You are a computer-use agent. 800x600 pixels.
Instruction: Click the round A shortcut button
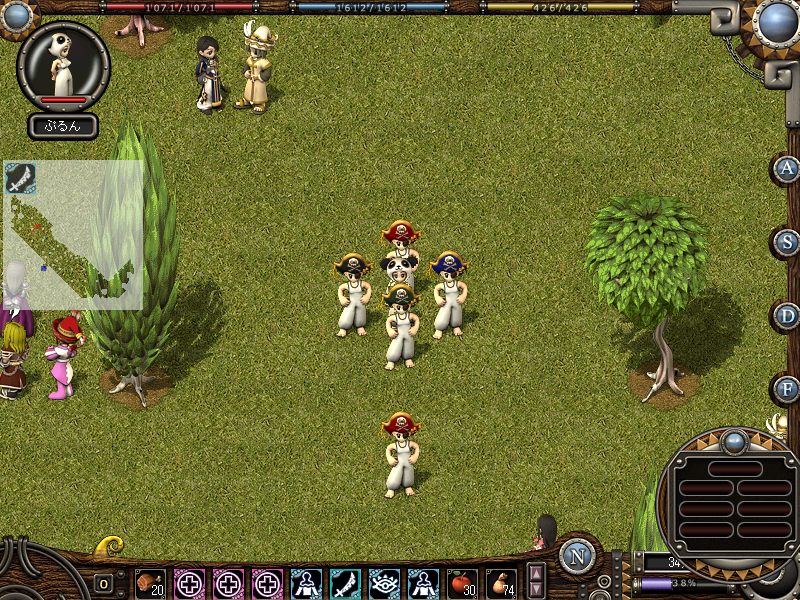pos(788,168)
